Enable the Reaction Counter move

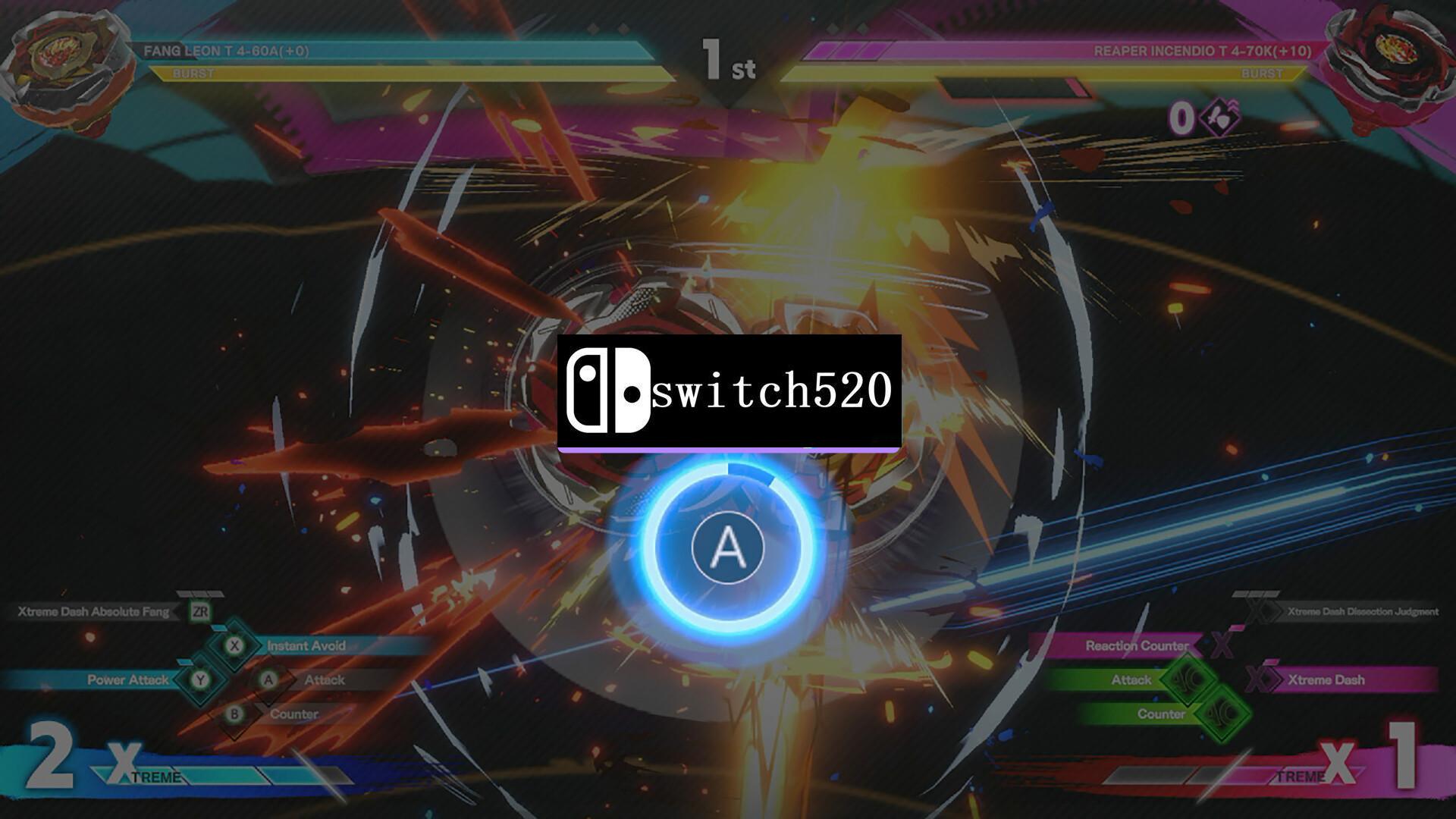[x=1136, y=645]
